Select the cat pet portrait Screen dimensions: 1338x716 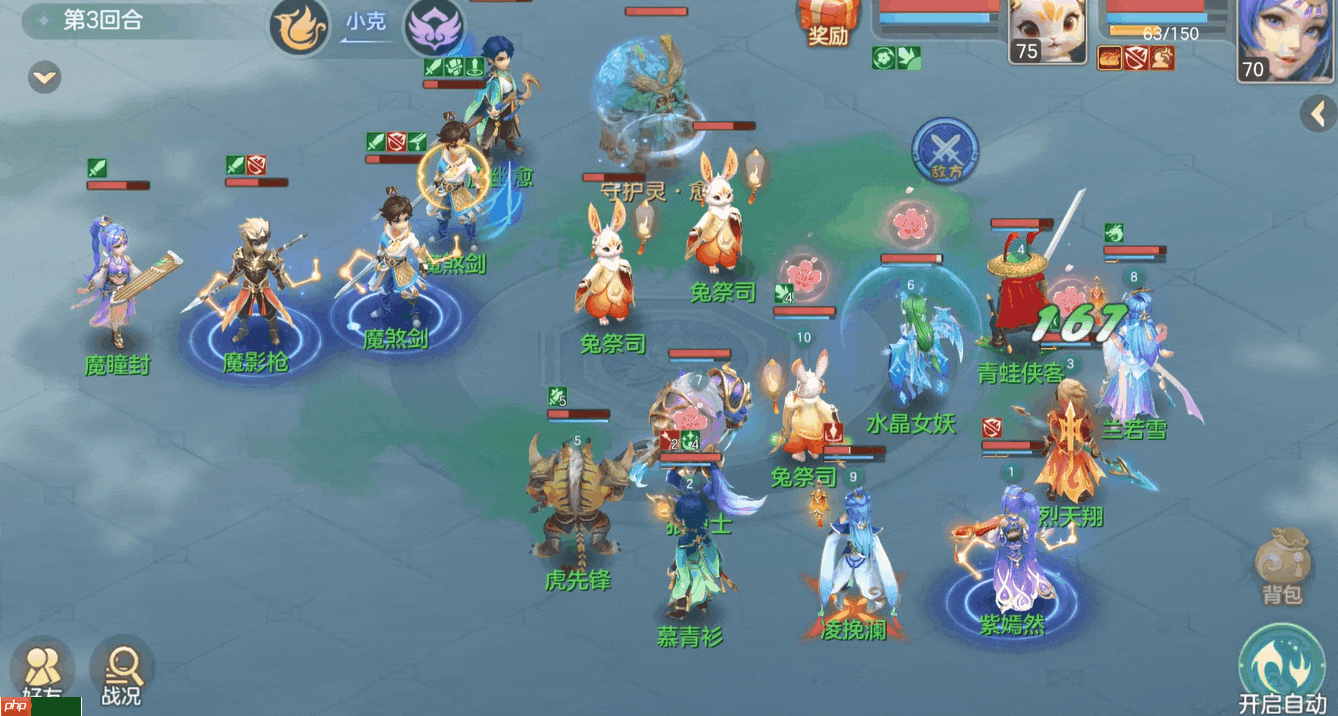point(1038,32)
